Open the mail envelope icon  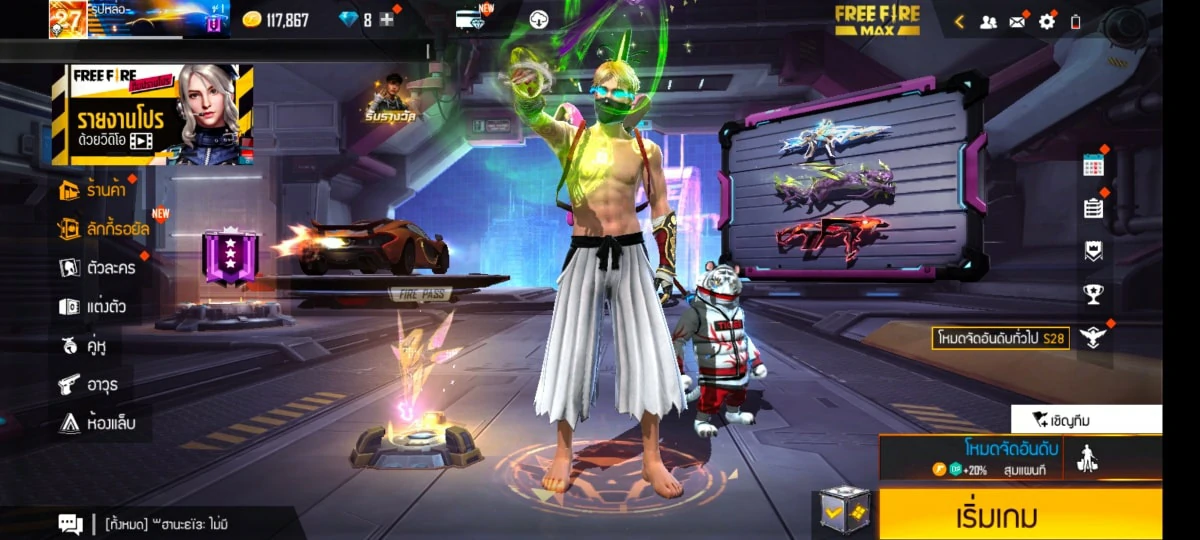(x=1017, y=21)
